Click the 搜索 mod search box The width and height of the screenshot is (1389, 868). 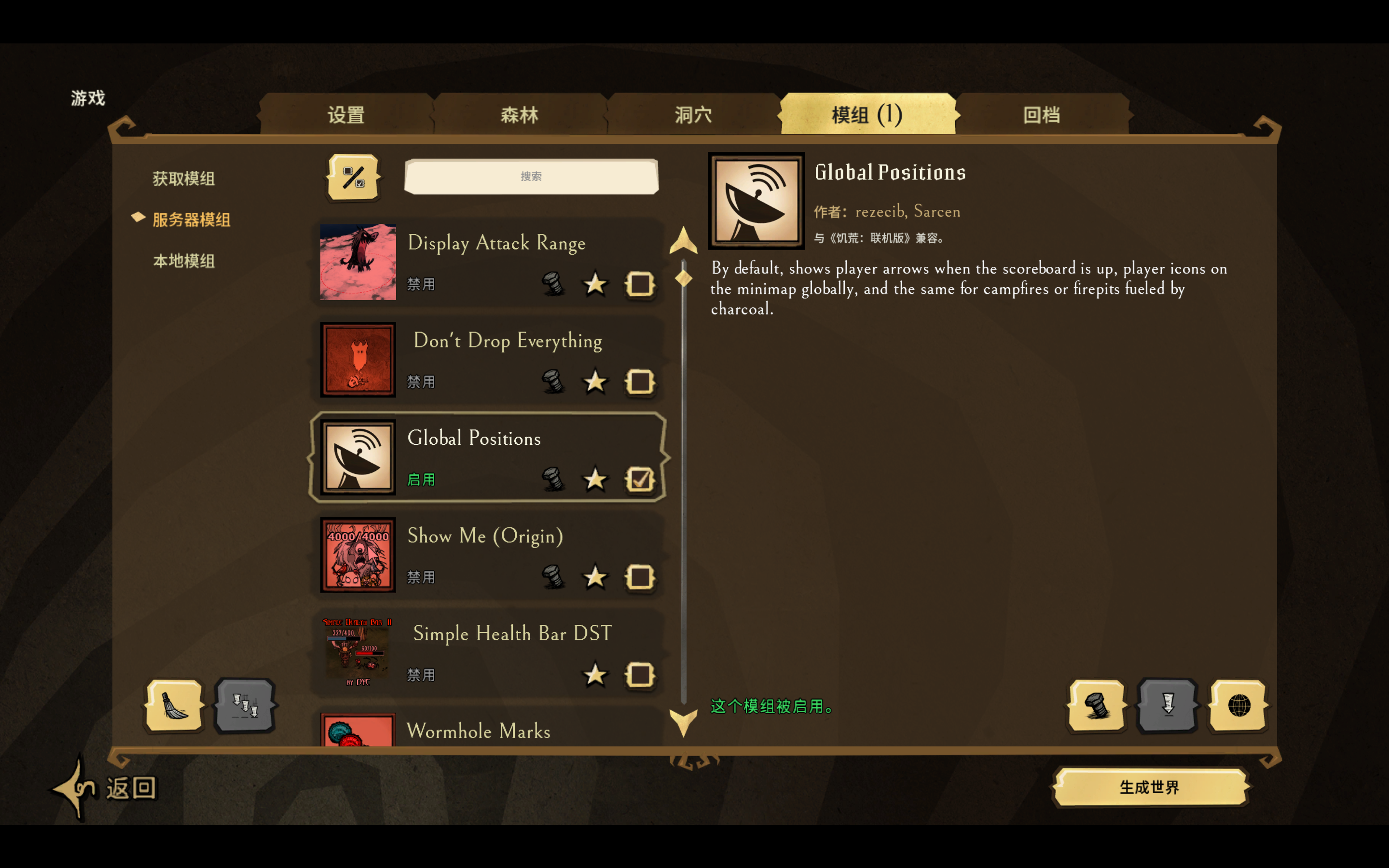531,176
